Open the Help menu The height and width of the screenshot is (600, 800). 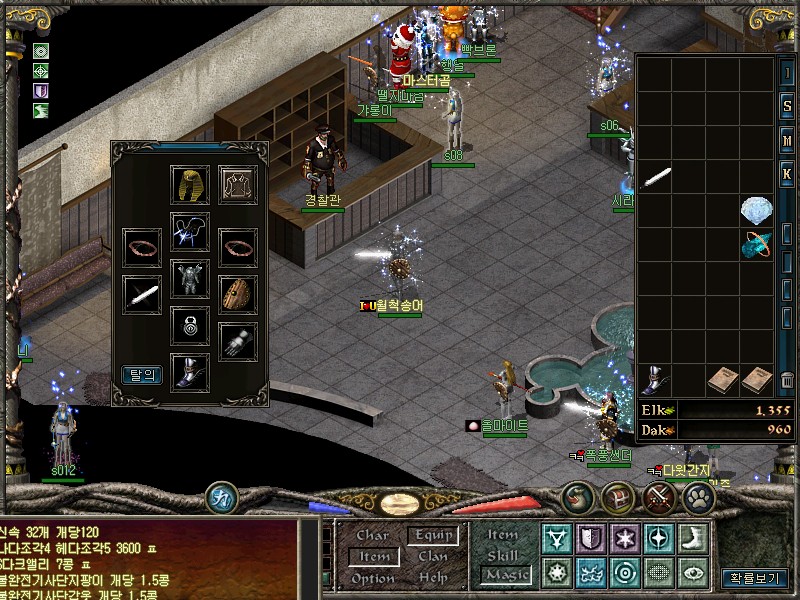(x=433, y=578)
